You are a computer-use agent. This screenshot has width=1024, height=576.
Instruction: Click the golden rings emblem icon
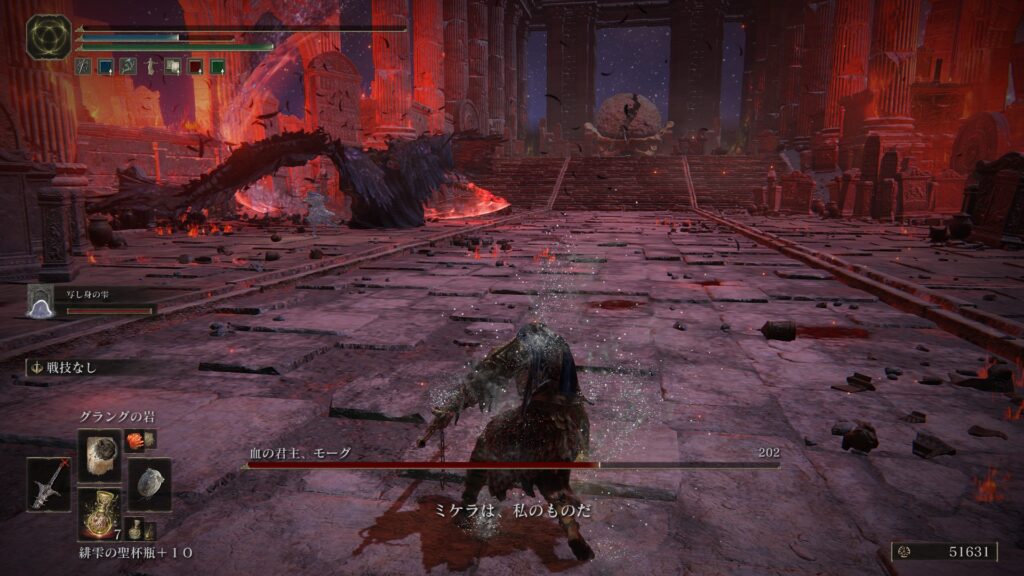[x=48, y=37]
